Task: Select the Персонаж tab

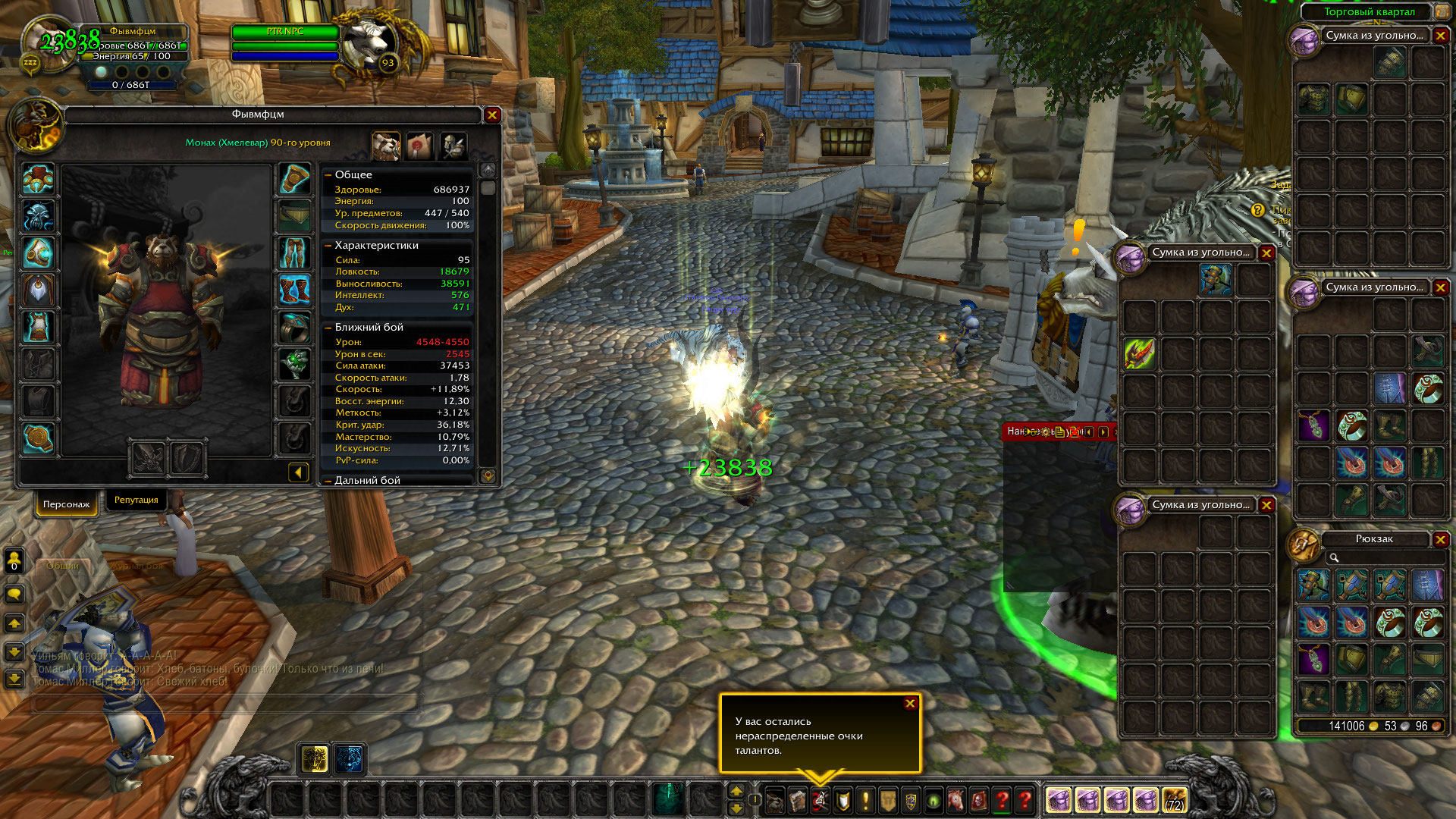Action: click(67, 504)
